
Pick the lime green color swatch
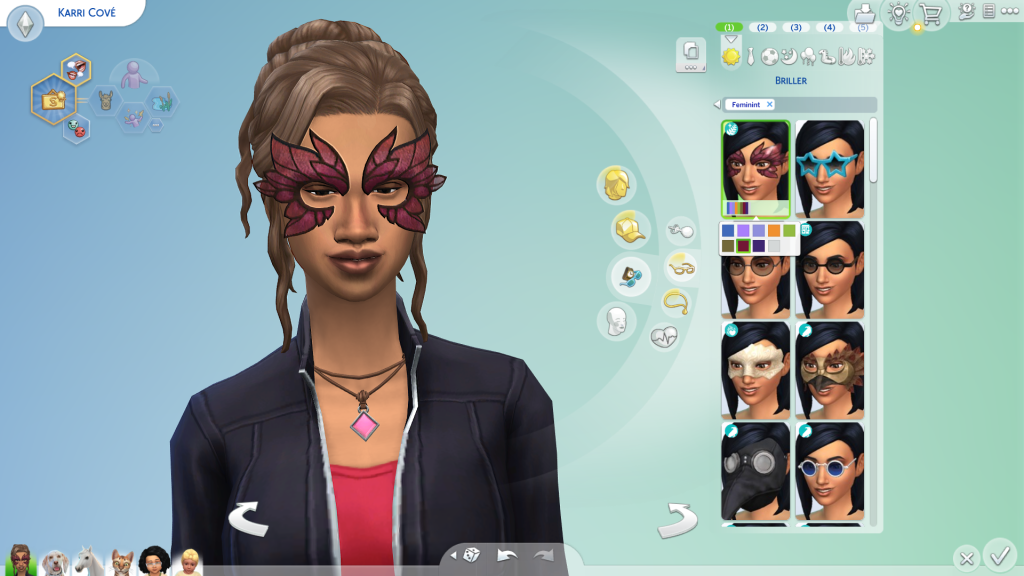(x=789, y=231)
